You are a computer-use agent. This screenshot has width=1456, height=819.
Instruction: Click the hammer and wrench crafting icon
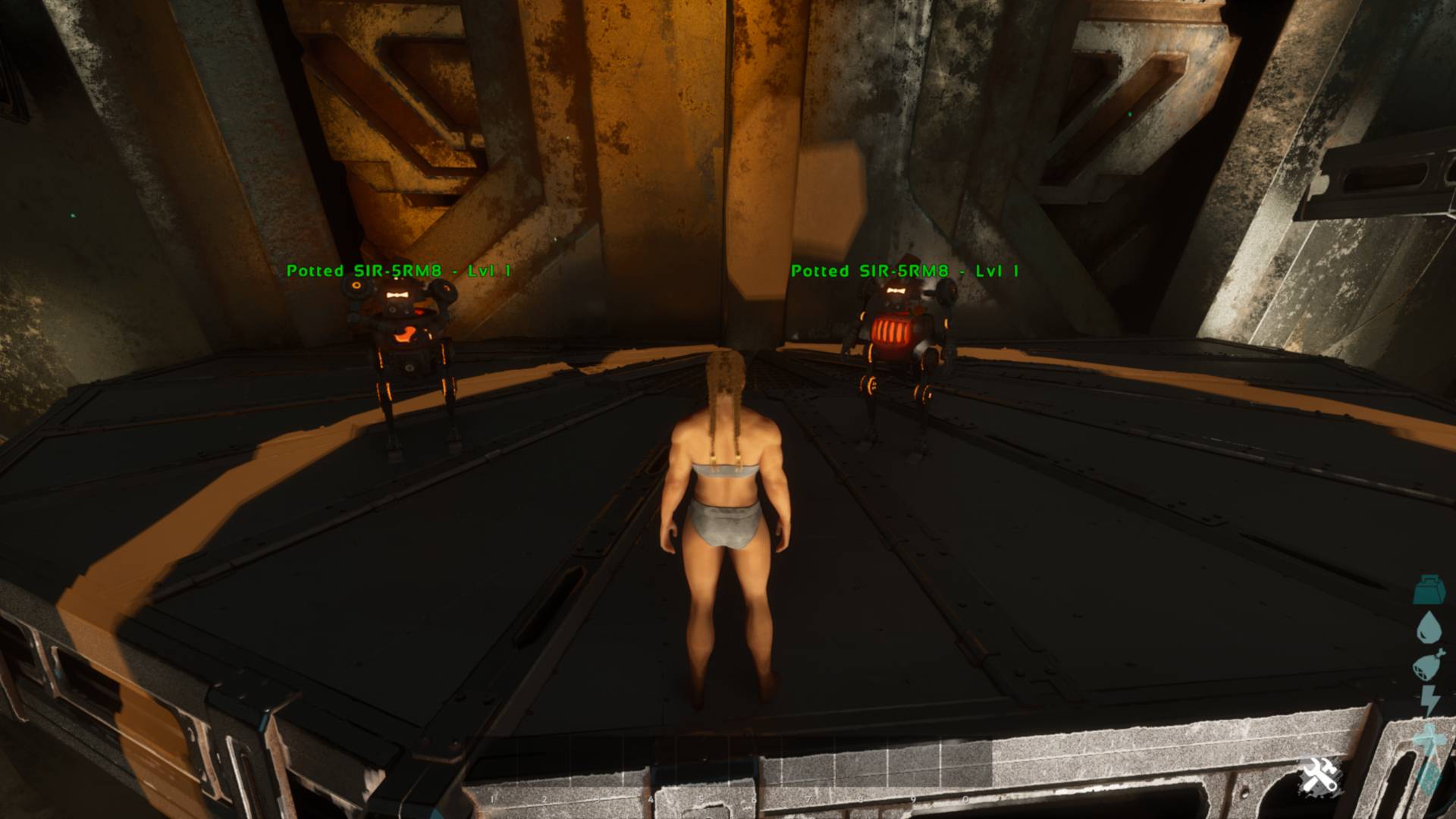coord(1319,777)
